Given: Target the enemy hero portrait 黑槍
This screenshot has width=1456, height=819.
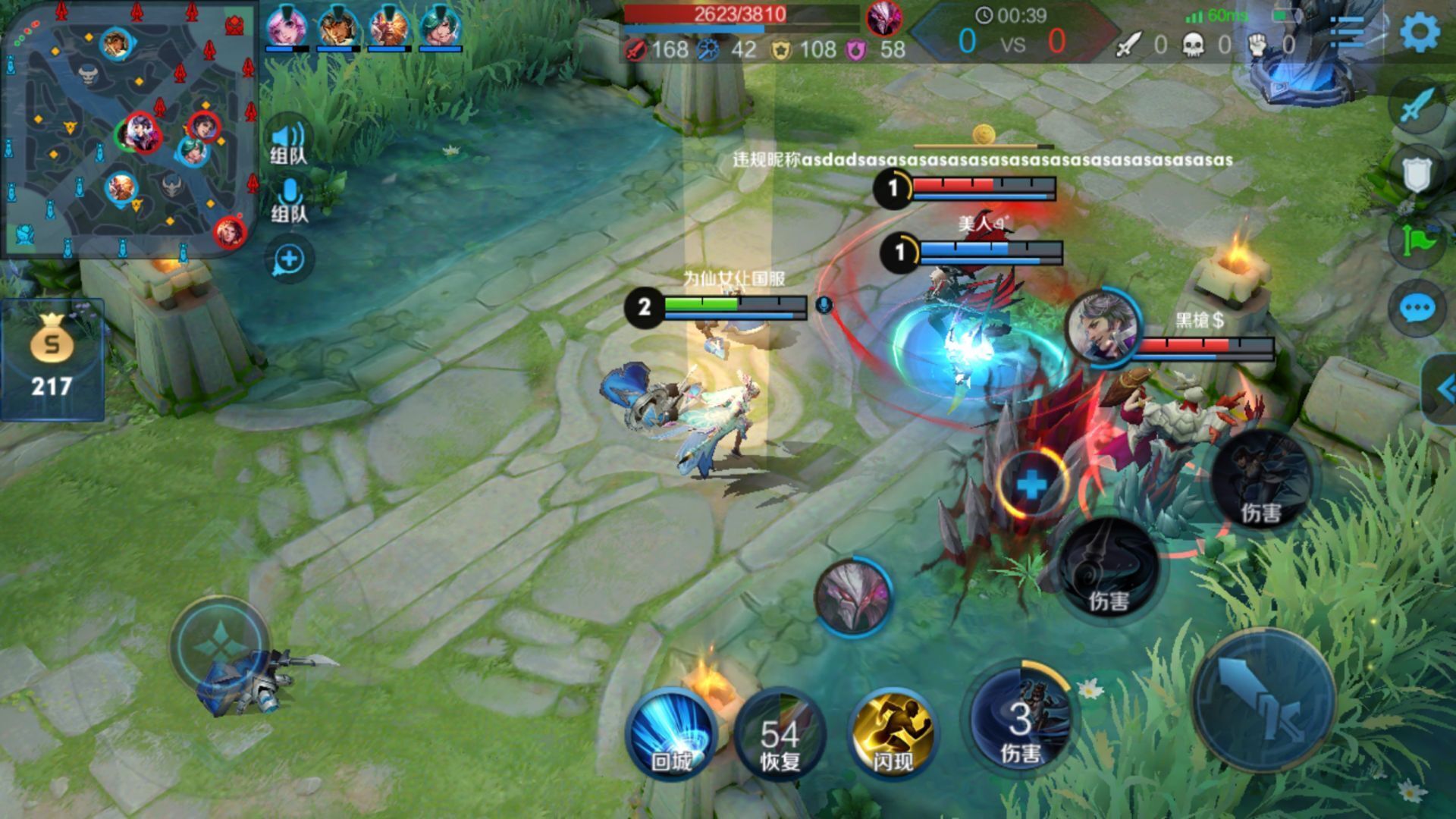Looking at the screenshot, I should pos(1104,328).
